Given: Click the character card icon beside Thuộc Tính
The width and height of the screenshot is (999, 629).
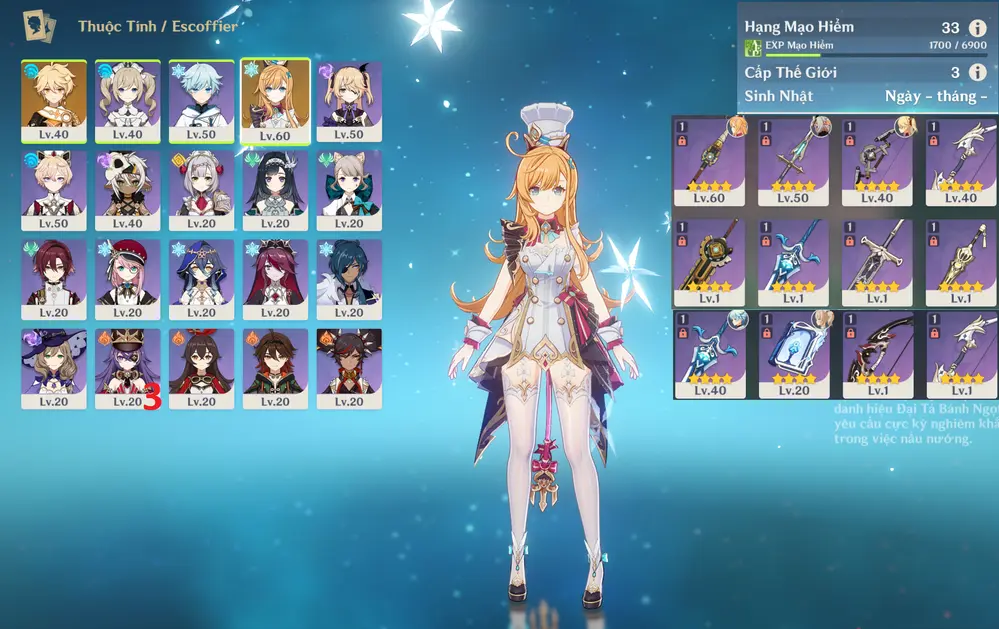Looking at the screenshot, I should click(x=39, y=25).
